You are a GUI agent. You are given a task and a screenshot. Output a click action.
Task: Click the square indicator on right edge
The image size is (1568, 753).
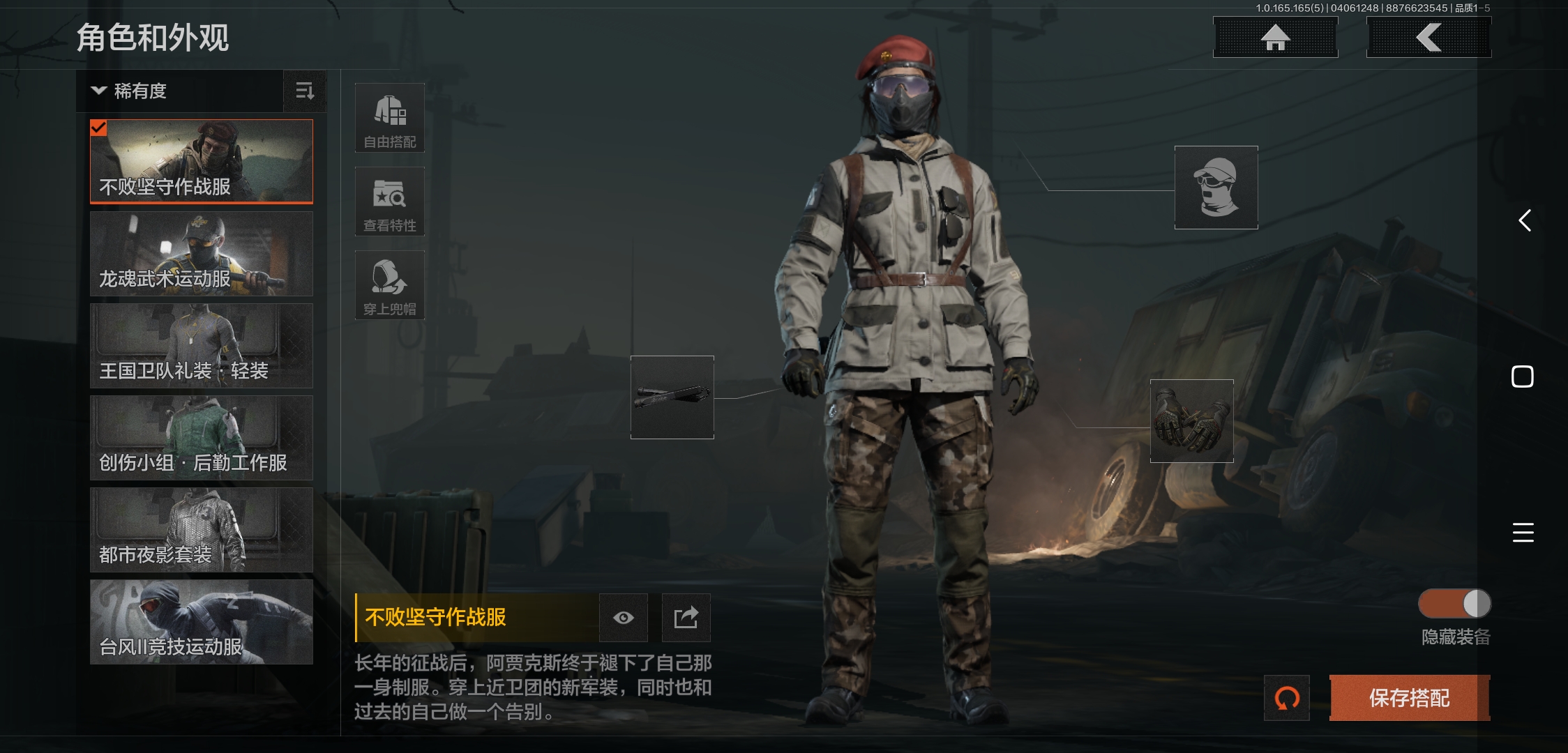[x=1523, y=376]
